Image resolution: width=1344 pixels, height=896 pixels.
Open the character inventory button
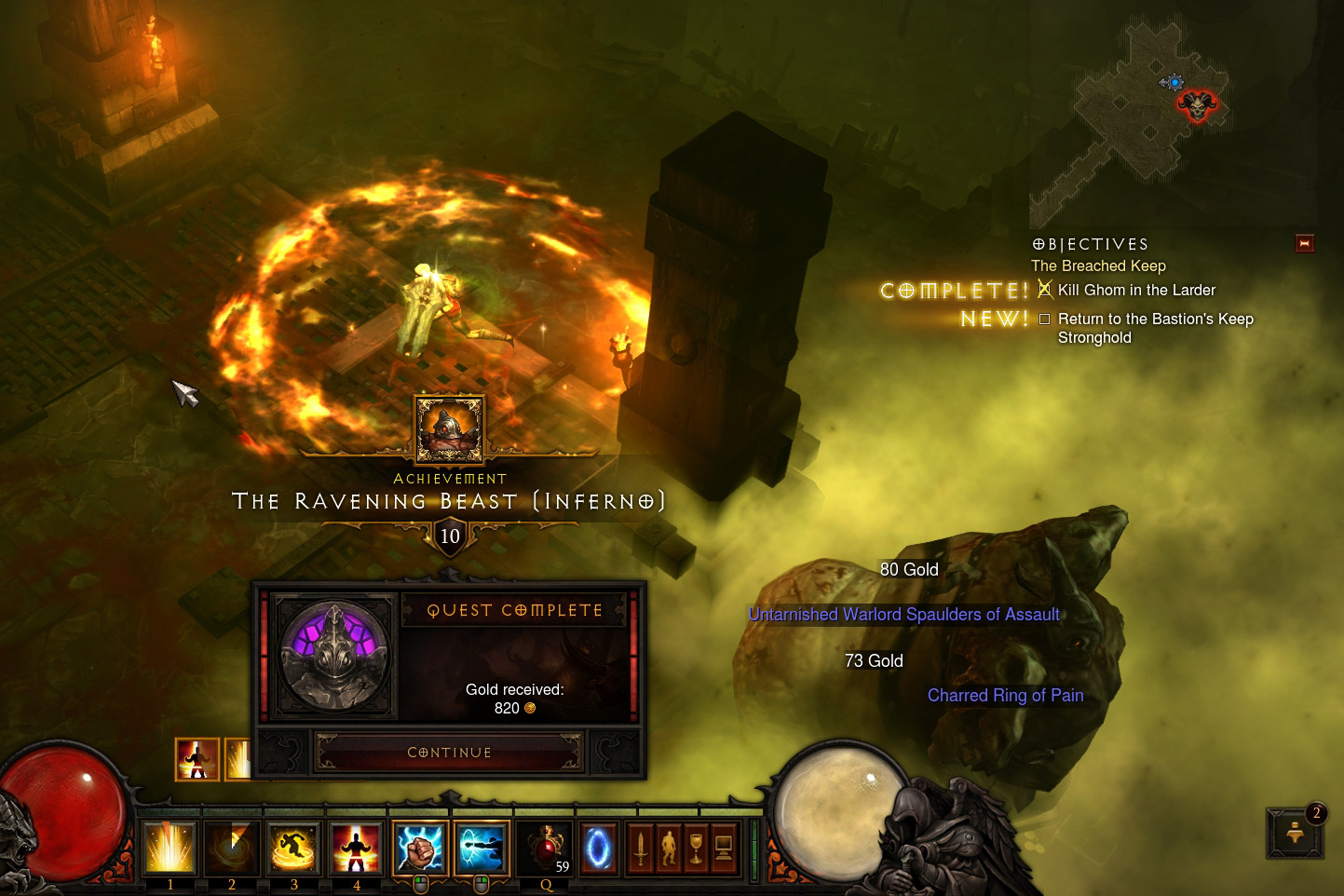tap(668, 848)
